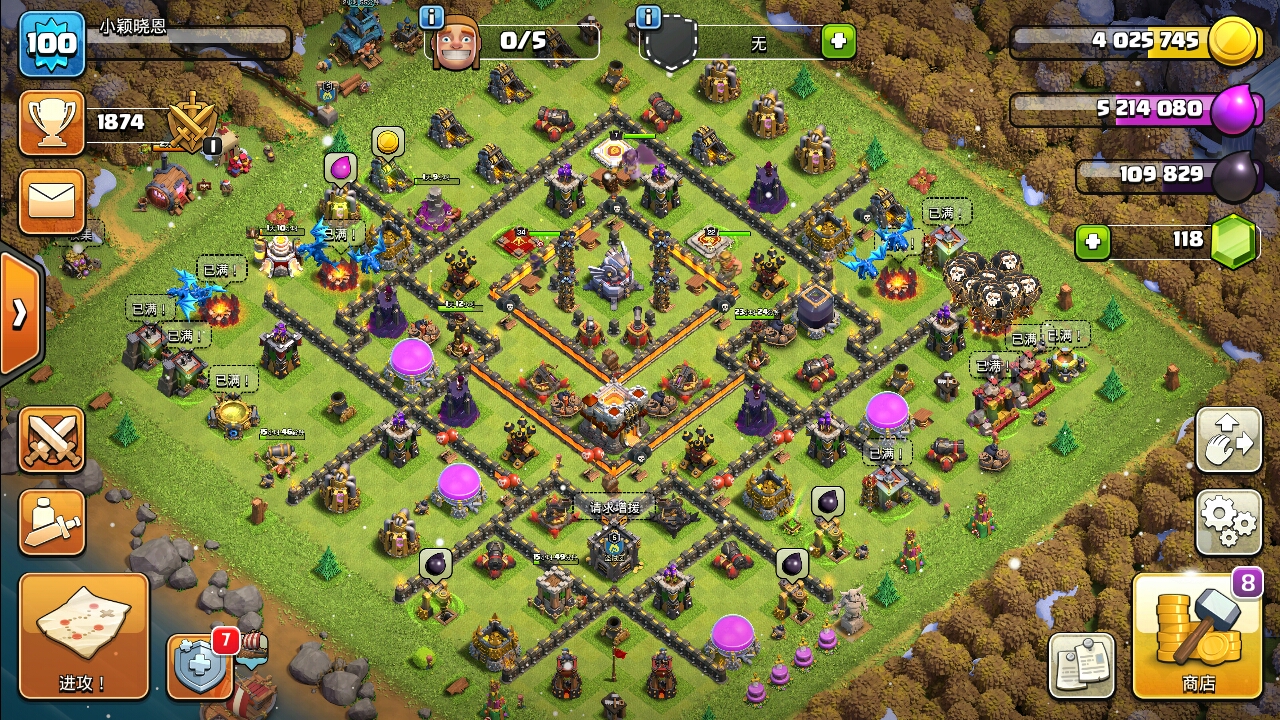This screenshot has height=720, width=1280.
Task: Click the Request Reinforcements bubble
Action: (614, 508)
